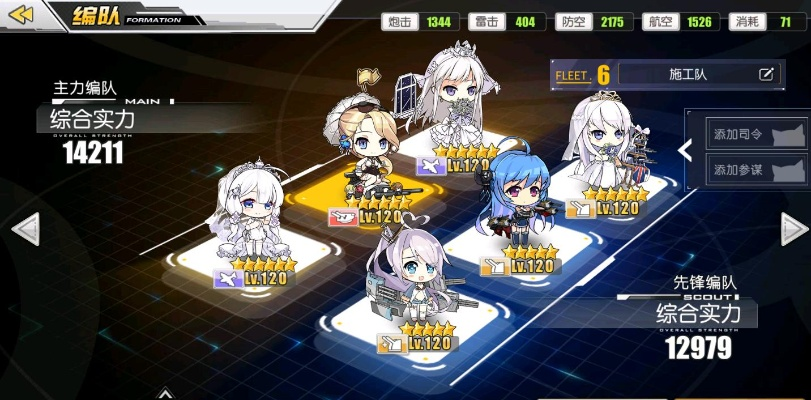The image size is (811, 400).
Task: Edit the fleet name 施工队
Action: [766, 74]
